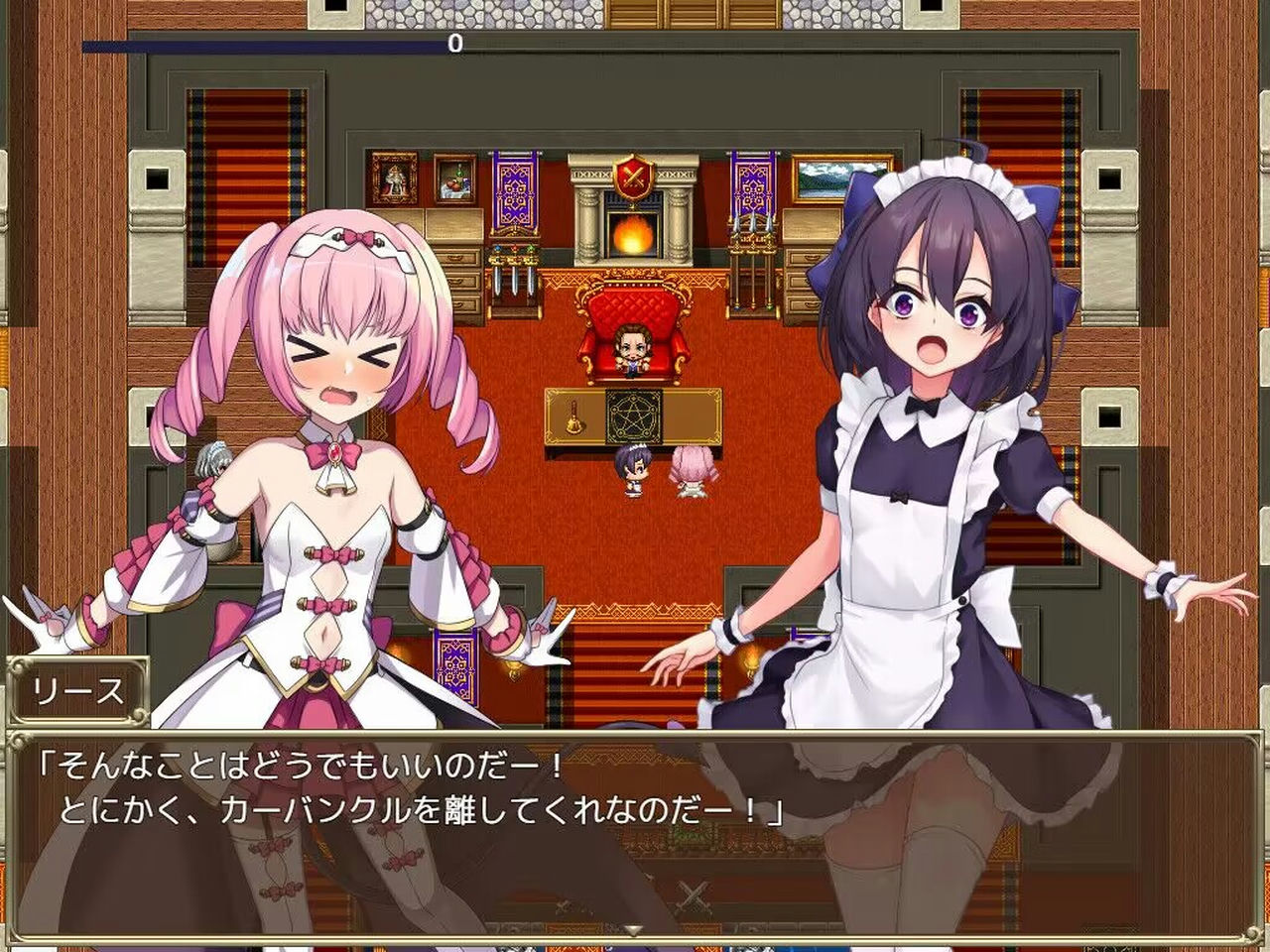Click the seated ruler sprite on the throne
Screen dimensions: 1270x952
pyautogui.click(x=635, y=347)
